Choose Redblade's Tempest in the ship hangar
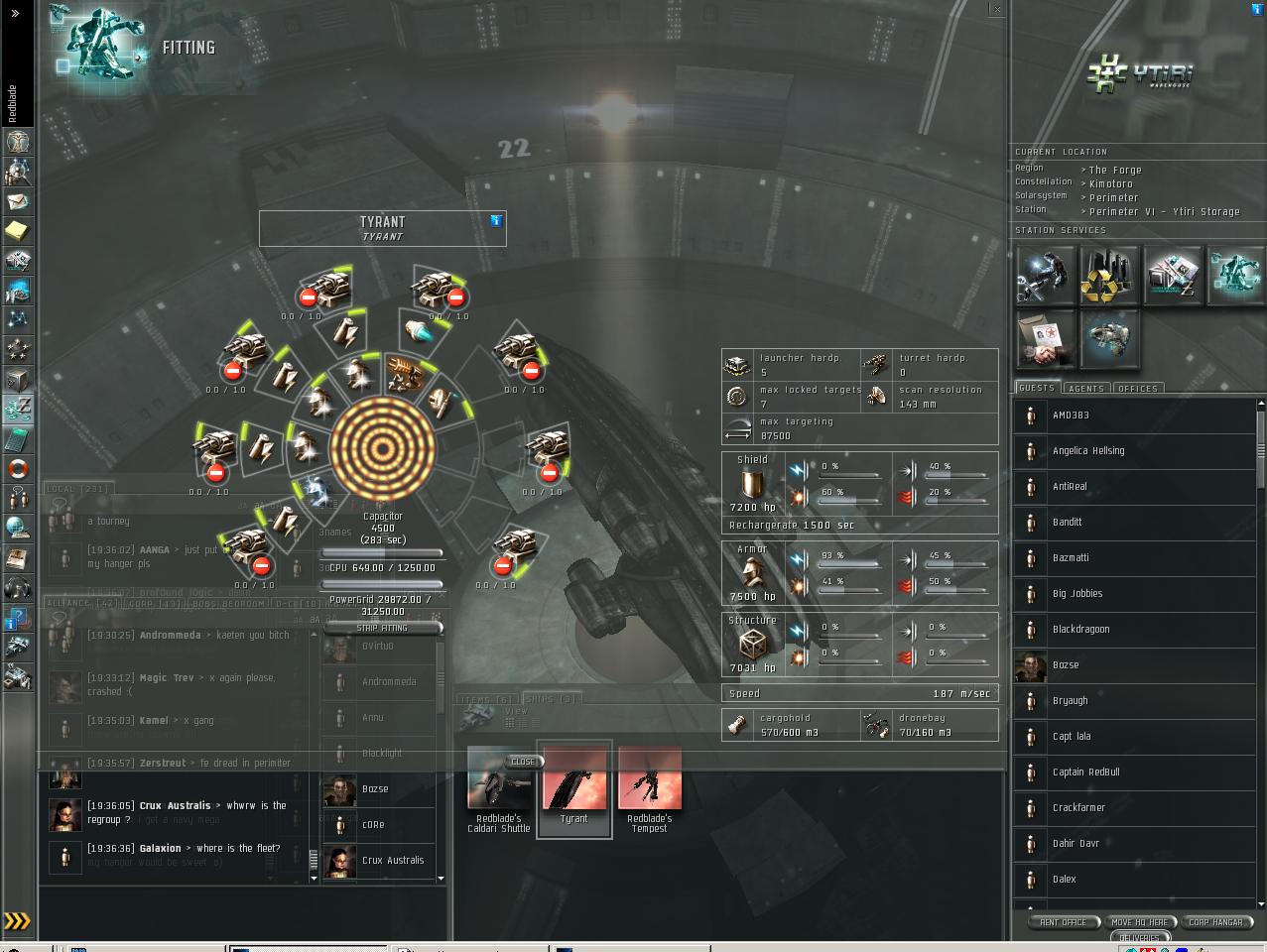1267x952 pixels. tap(650, 787)
